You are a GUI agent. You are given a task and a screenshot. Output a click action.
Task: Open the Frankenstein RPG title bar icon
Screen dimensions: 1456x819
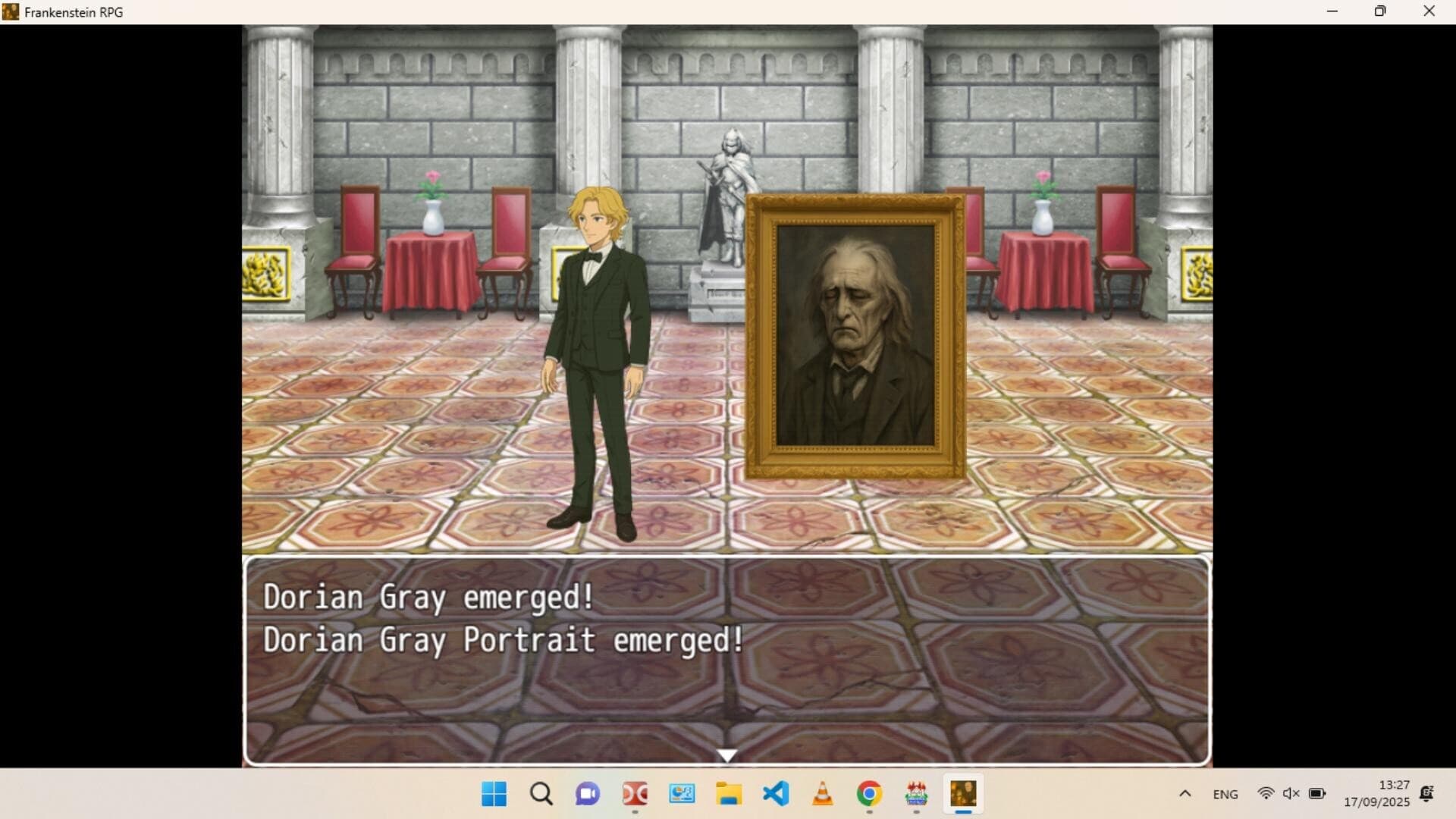point(11,11)
